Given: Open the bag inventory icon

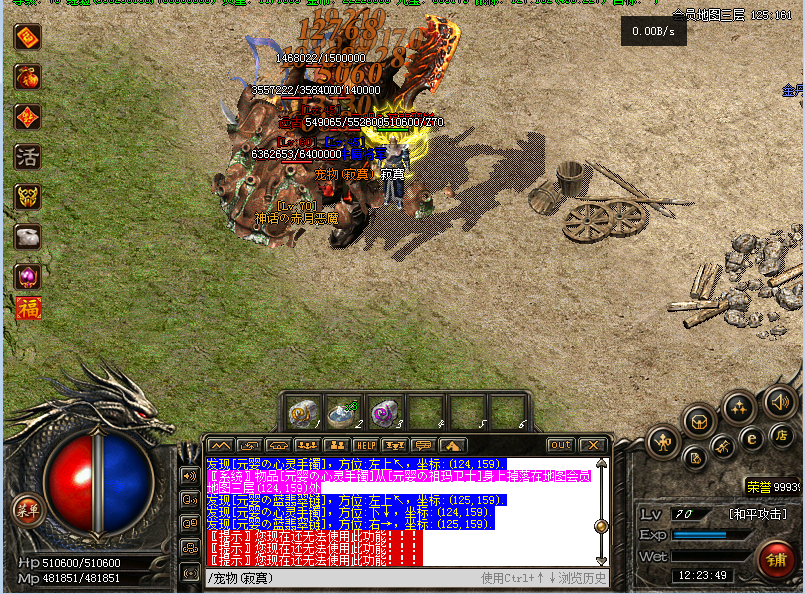Looking at the screenshot, I should 700,420.
